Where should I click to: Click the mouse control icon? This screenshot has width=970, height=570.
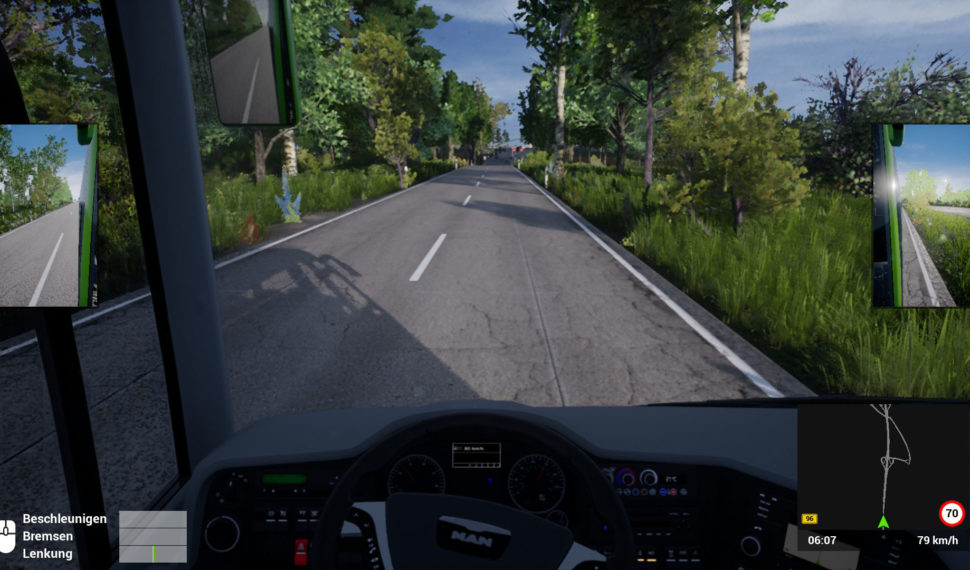click(8, 536)
